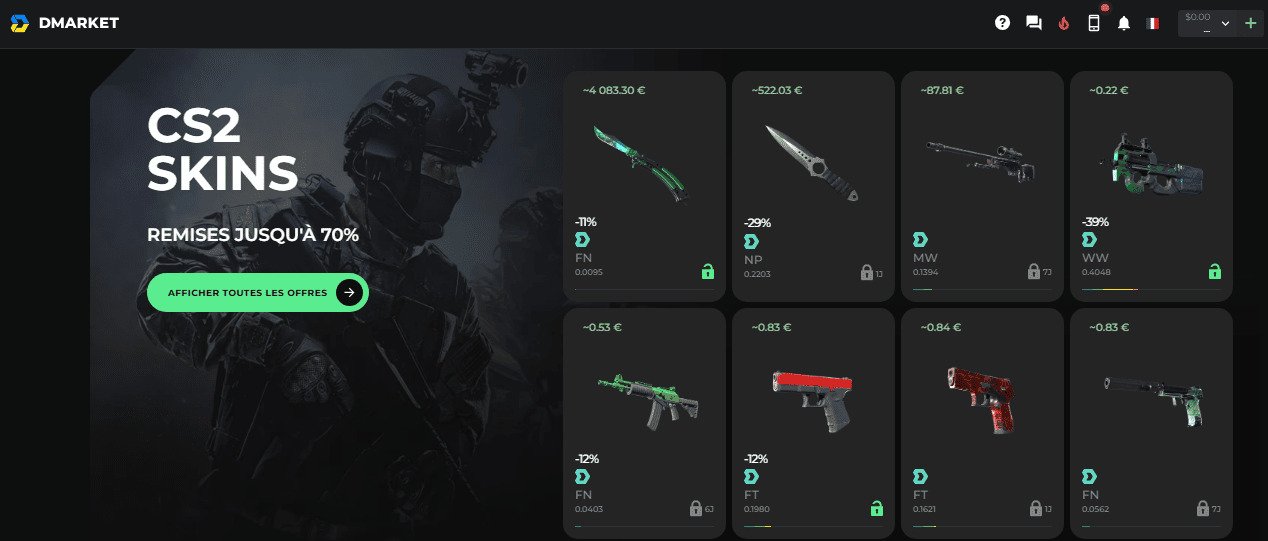1268x541 pixels.
Task: Open the mobile phone icon
Action: (1094, 23)
